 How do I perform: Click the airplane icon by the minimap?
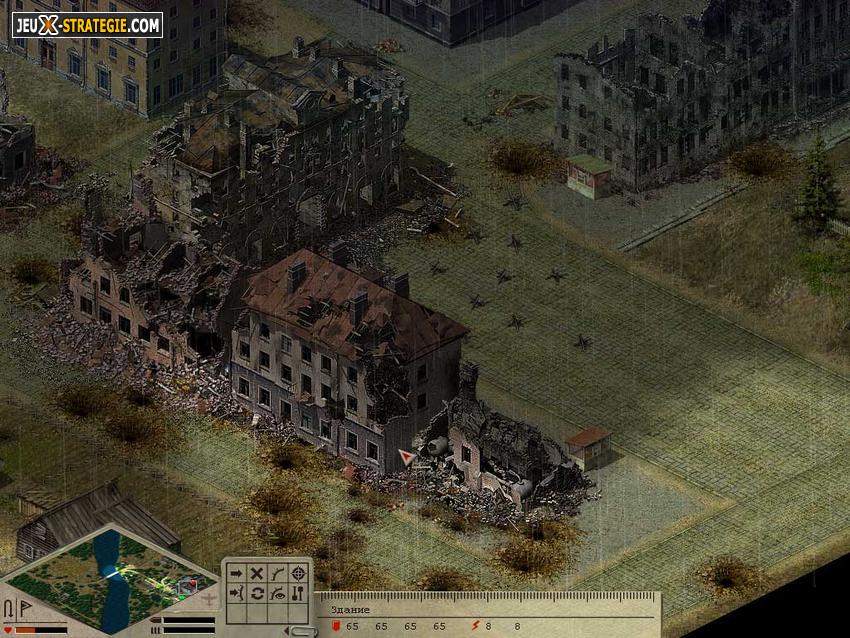point(208,600)
